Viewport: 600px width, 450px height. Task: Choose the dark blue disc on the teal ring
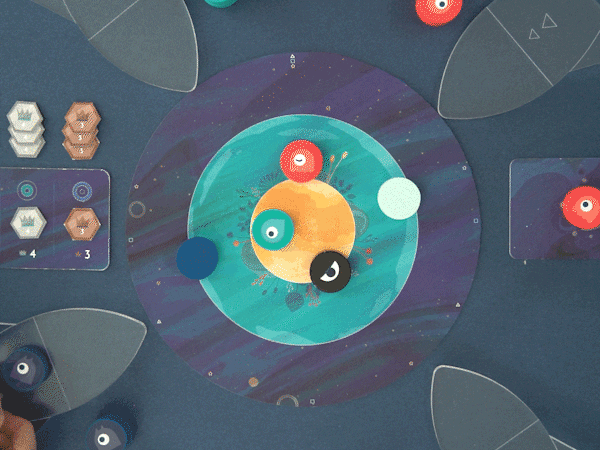(197, 259)
